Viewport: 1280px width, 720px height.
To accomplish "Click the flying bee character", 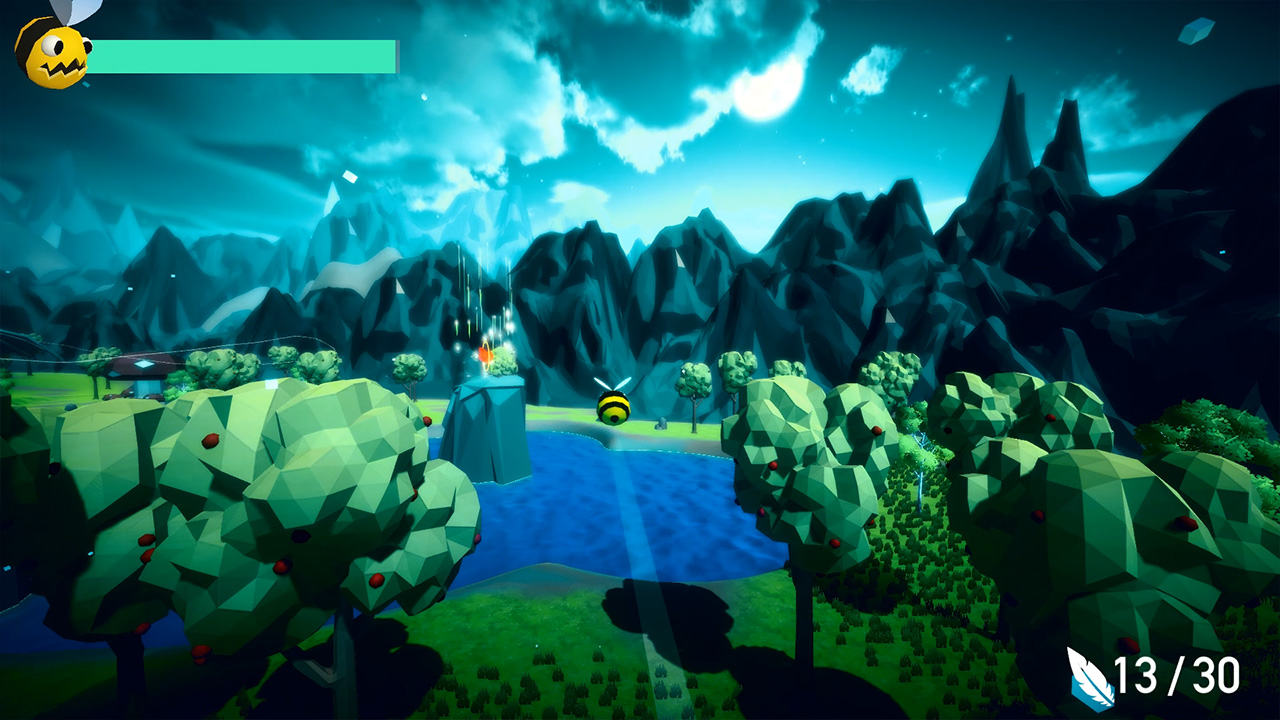I will (614, 408).
